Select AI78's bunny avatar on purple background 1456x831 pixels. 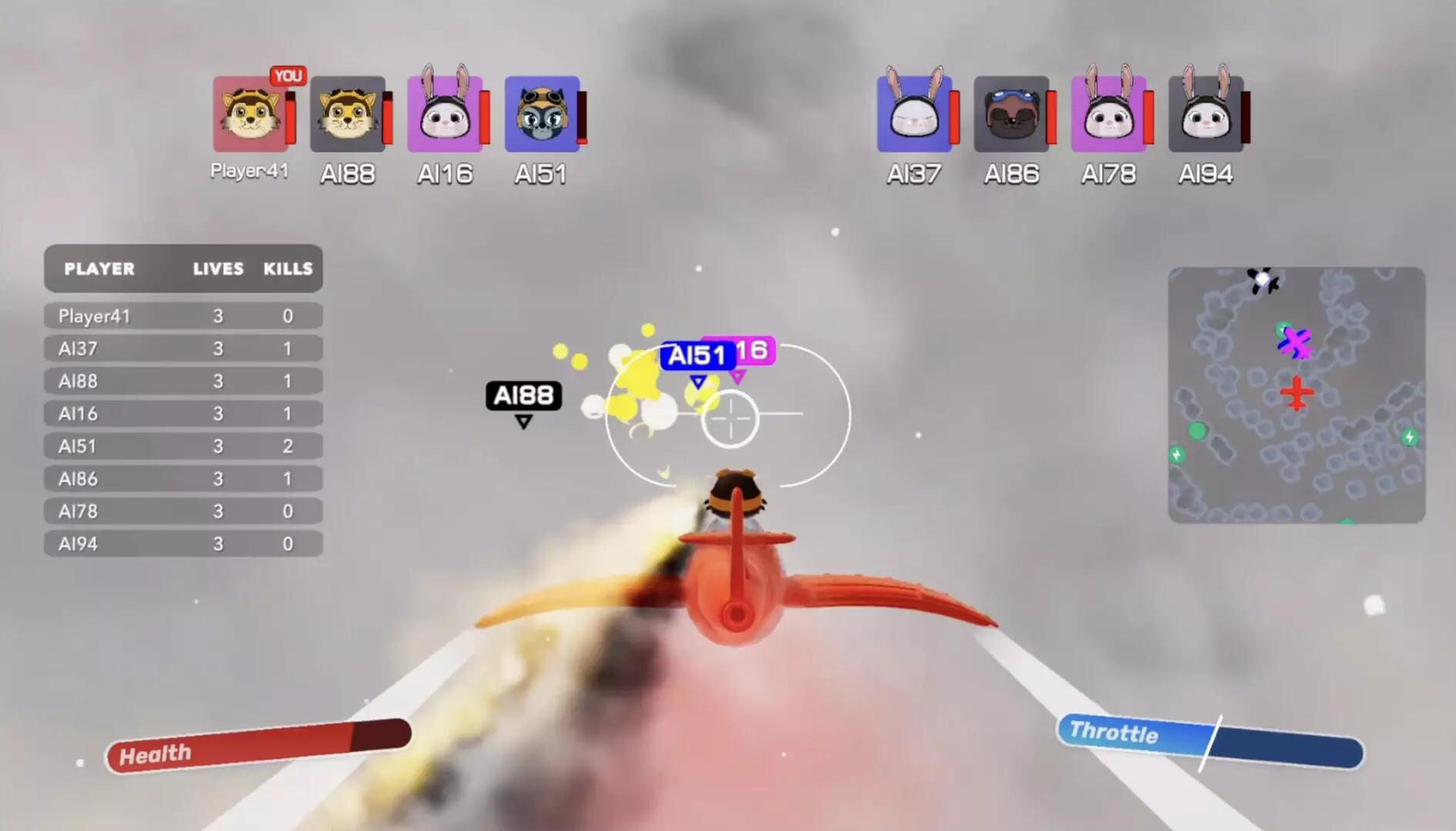(1108, 114)
